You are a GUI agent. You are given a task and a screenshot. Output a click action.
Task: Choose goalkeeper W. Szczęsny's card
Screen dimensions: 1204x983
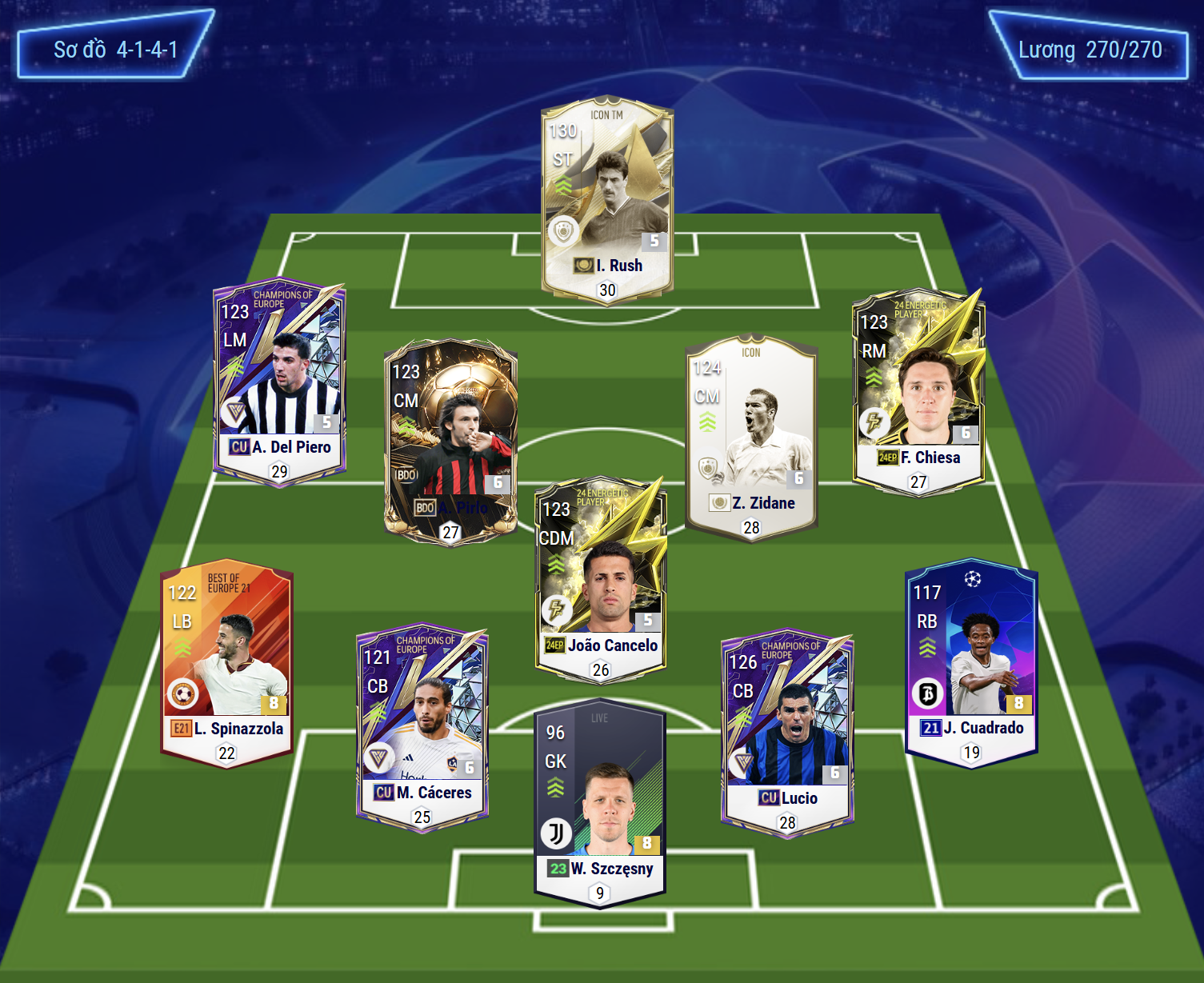599,802
